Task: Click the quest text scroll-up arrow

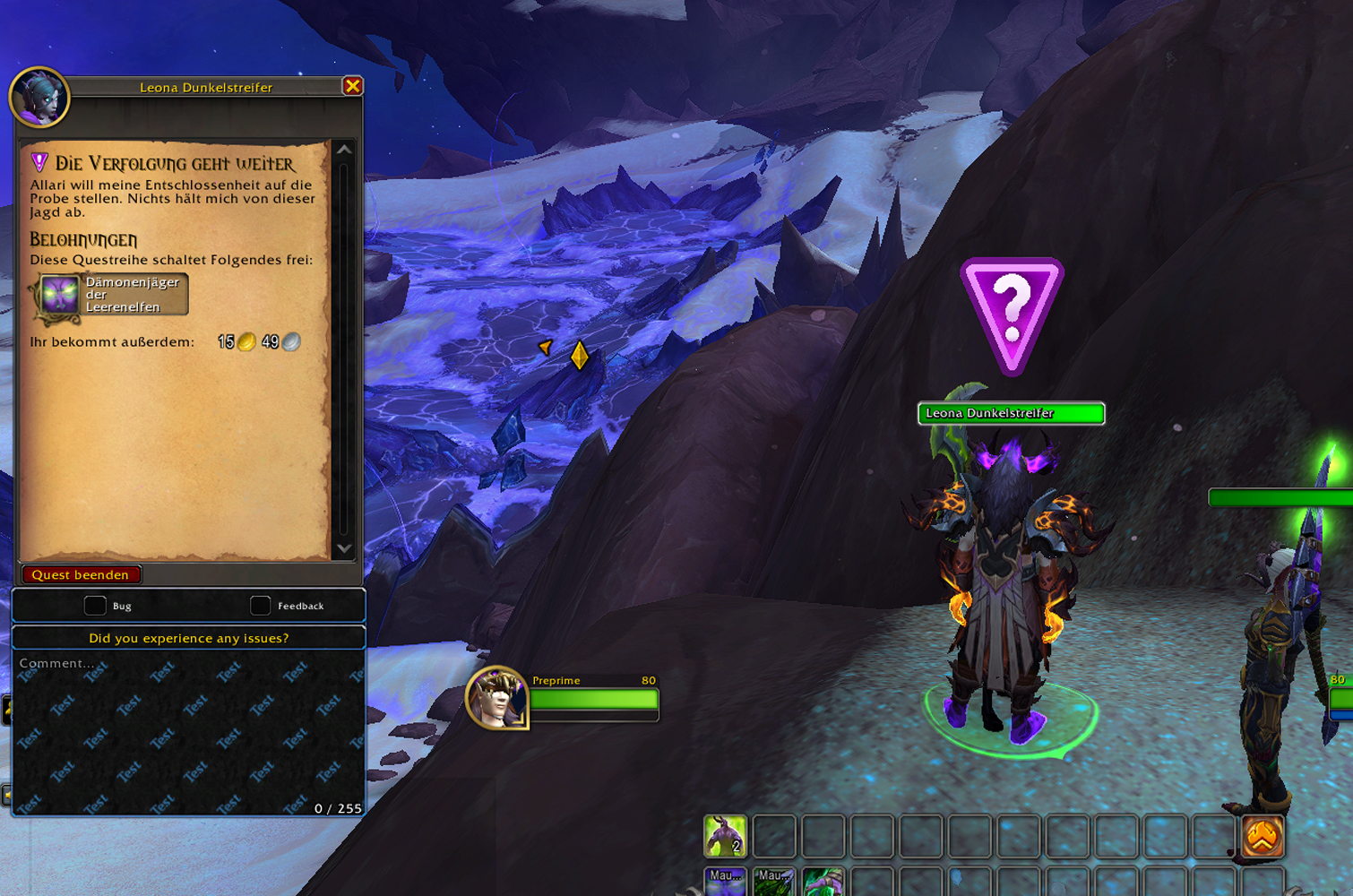Action: pos(344,150)
